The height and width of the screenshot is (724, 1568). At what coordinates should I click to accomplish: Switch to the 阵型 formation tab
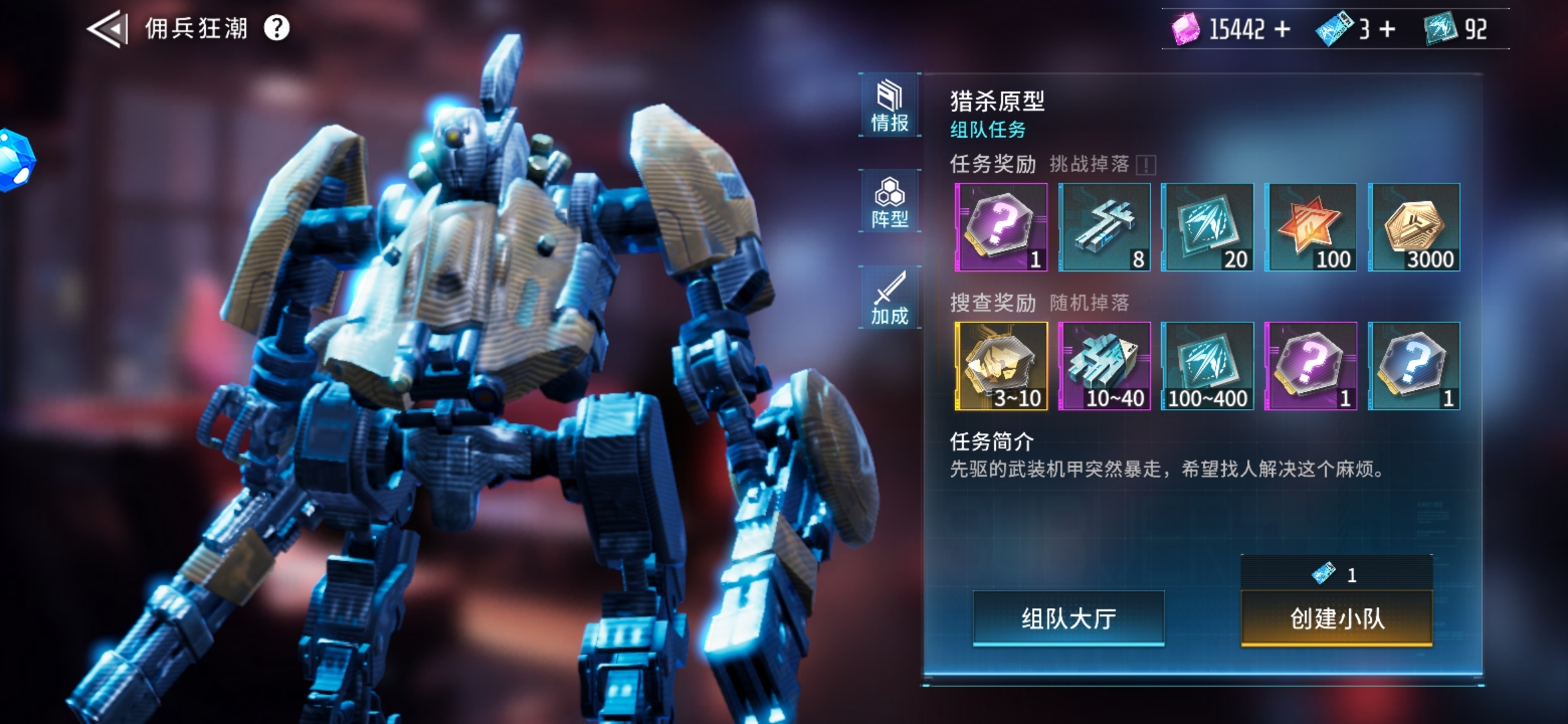(x=889, y=202)
